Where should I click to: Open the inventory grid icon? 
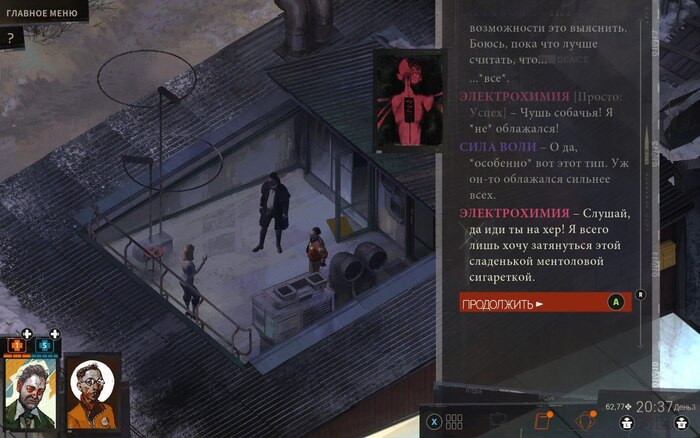point(454,421)
